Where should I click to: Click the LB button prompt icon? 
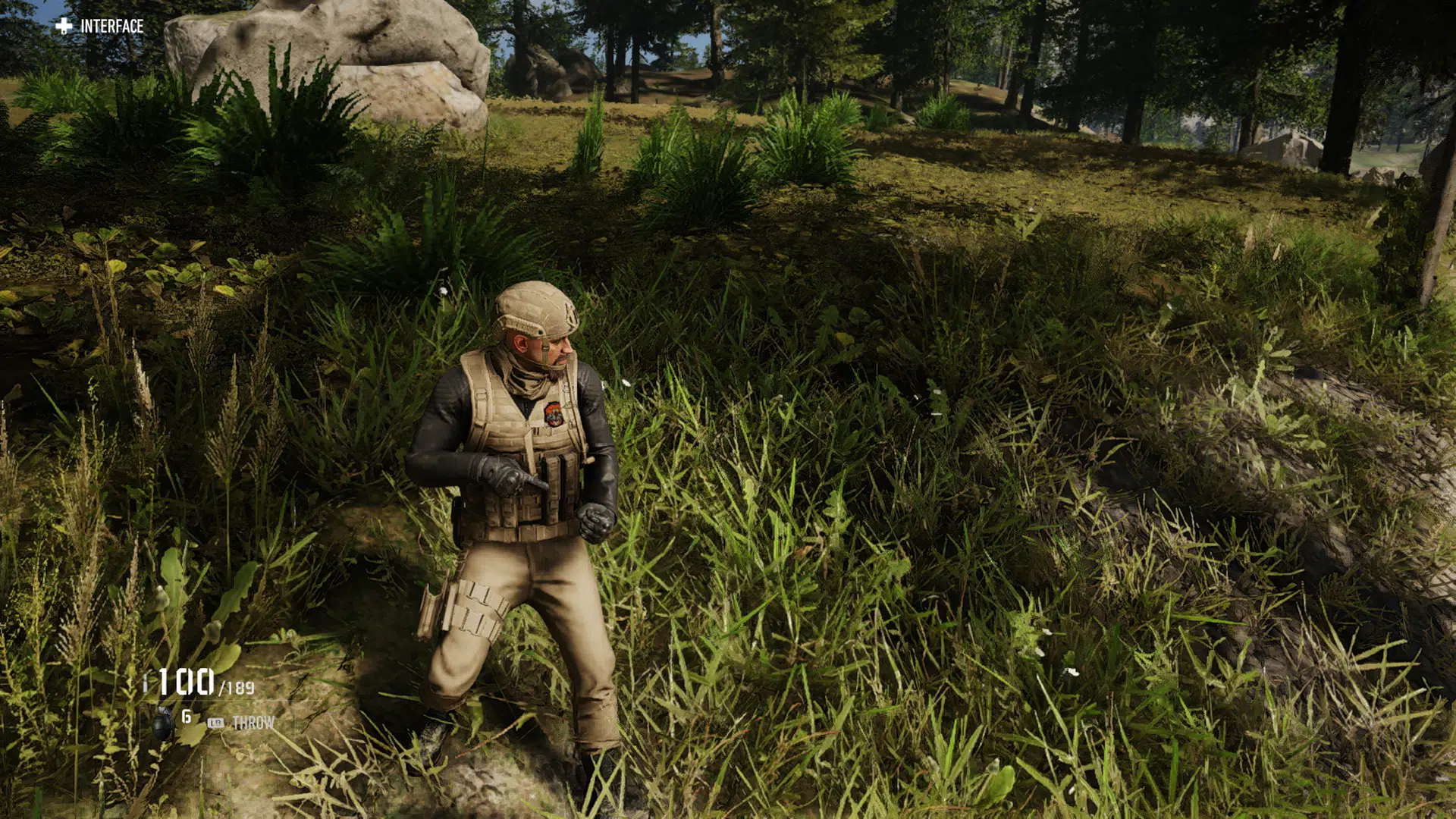(215, 723)
